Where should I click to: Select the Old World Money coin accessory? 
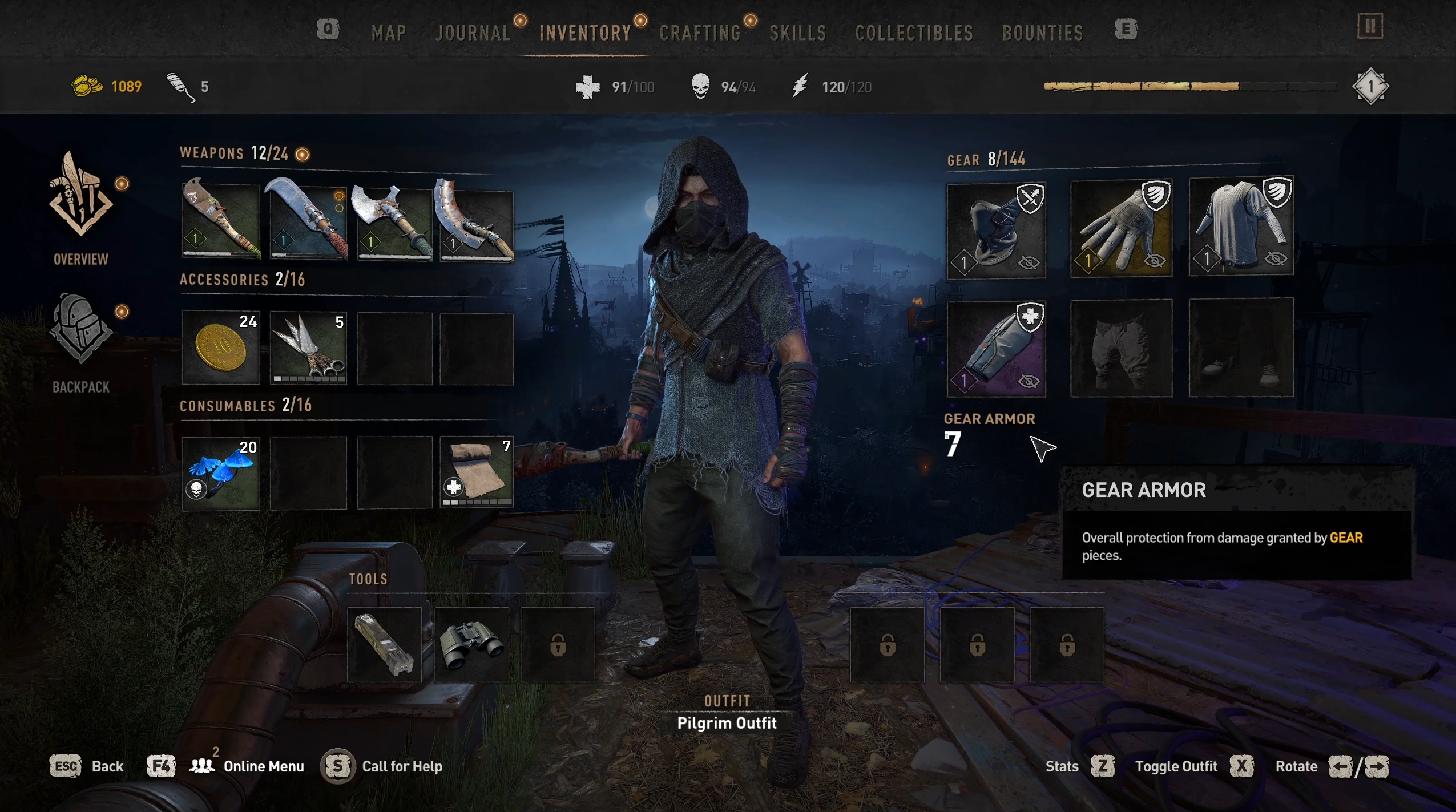coord(221,347)
